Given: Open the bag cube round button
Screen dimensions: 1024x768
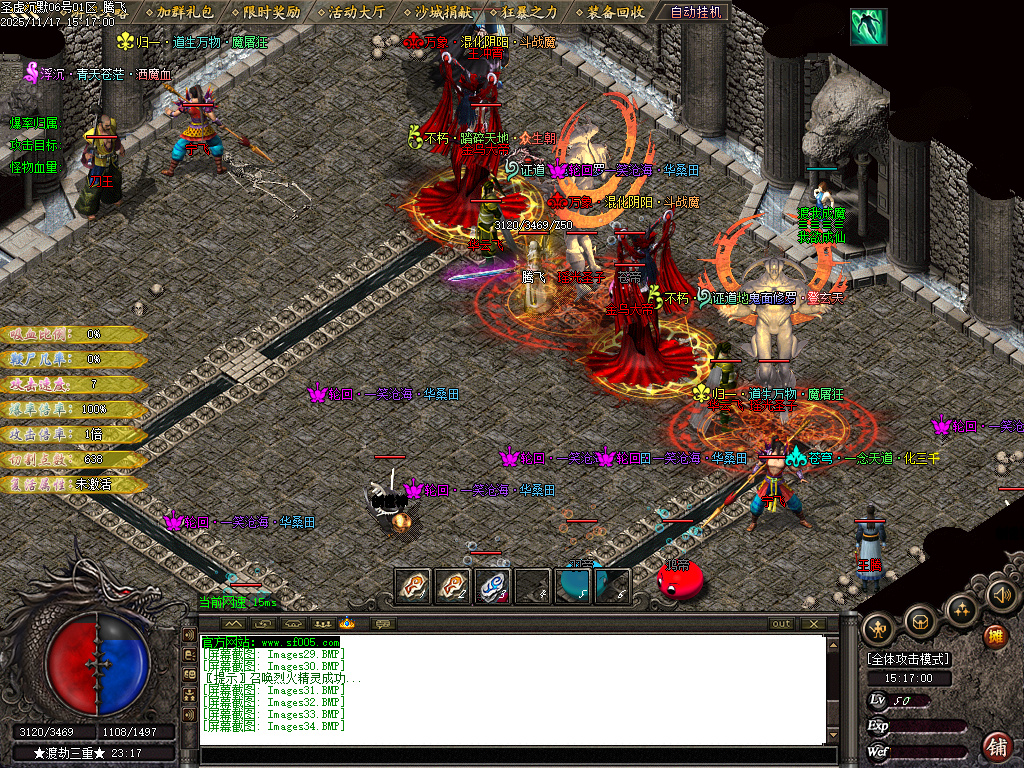Looking at the screenshot, I should (920, 622).
